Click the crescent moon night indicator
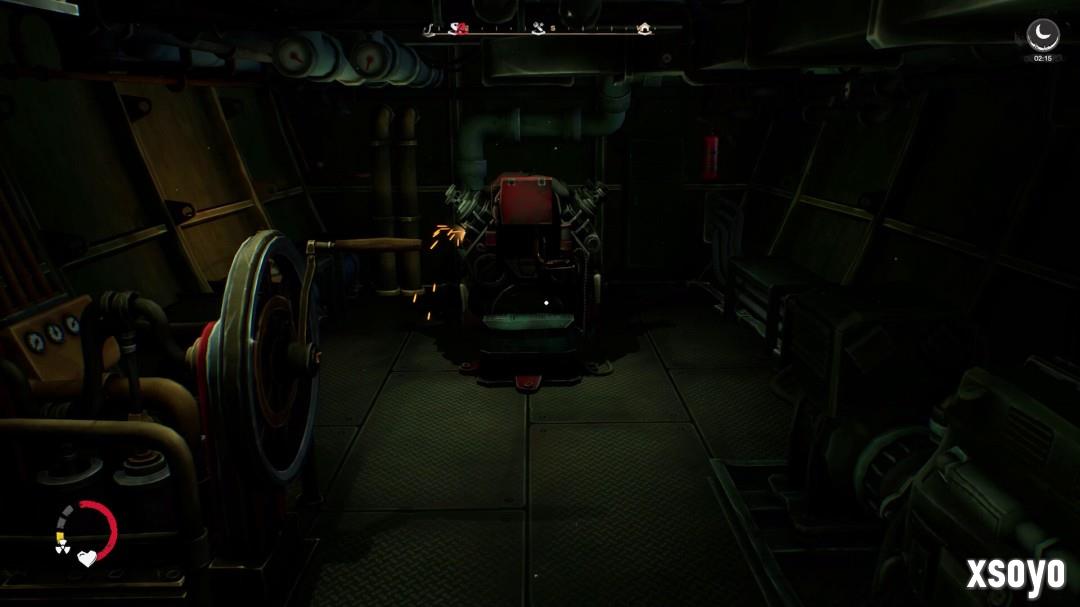The width and height of the screenshot is (1080, 607). point(1043,34)
